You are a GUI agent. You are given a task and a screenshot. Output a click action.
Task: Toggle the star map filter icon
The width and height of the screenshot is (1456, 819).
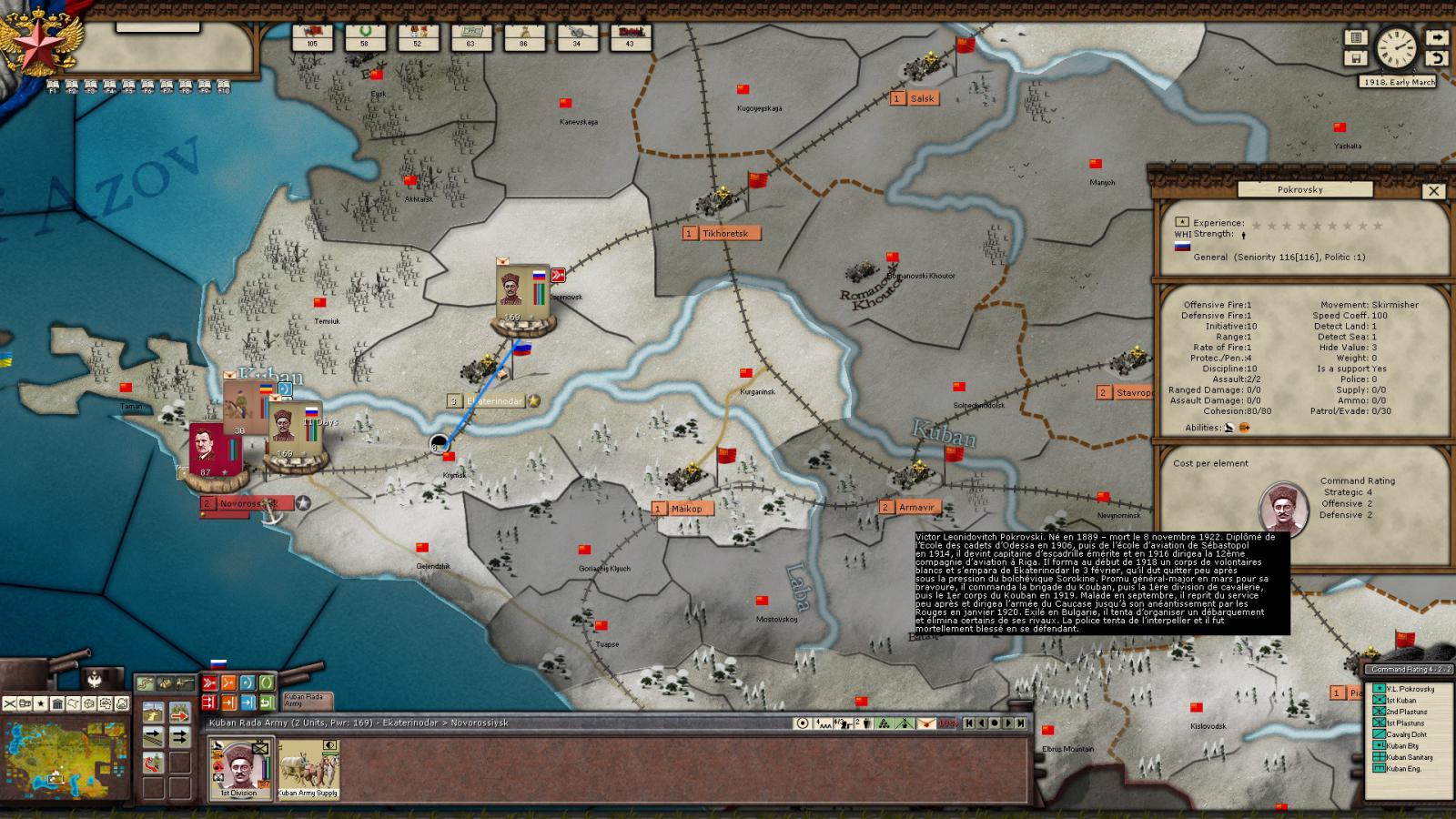coord(41,703)
